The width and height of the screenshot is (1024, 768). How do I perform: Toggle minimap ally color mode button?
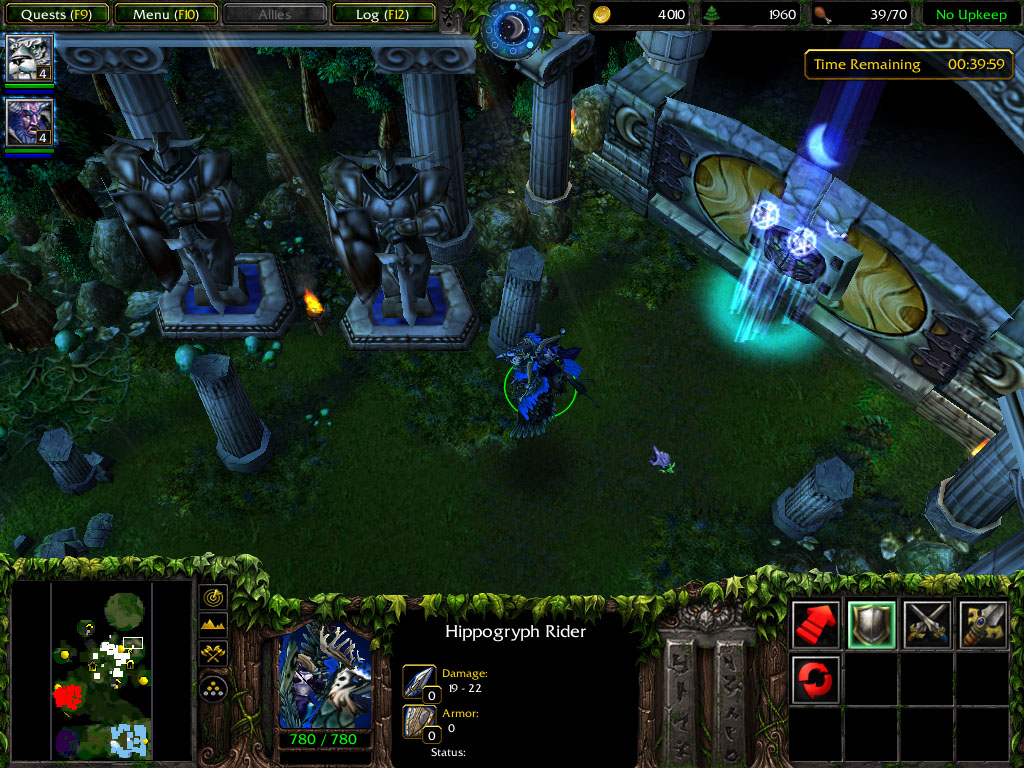click(x=214, y=654)
